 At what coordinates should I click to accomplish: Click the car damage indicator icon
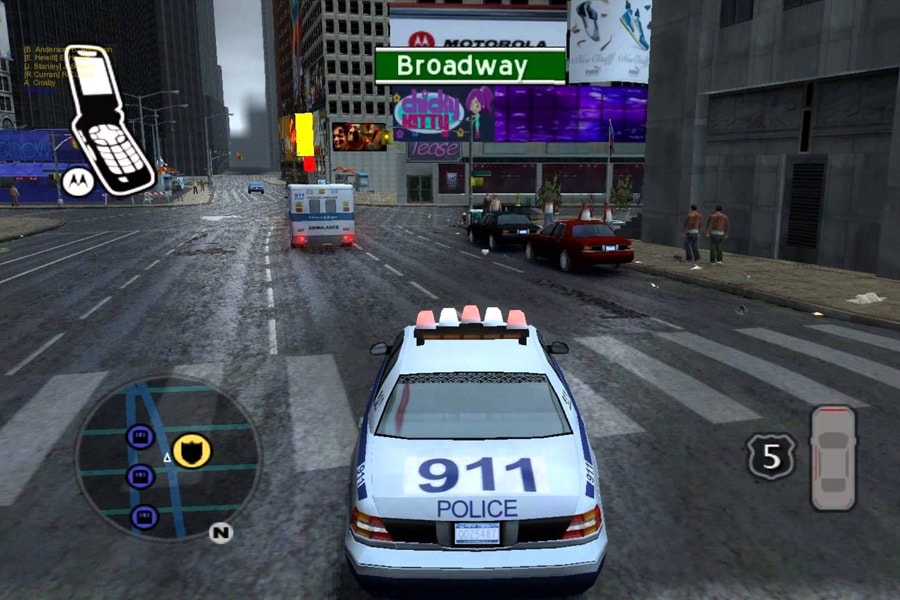(x=833, y=457)
